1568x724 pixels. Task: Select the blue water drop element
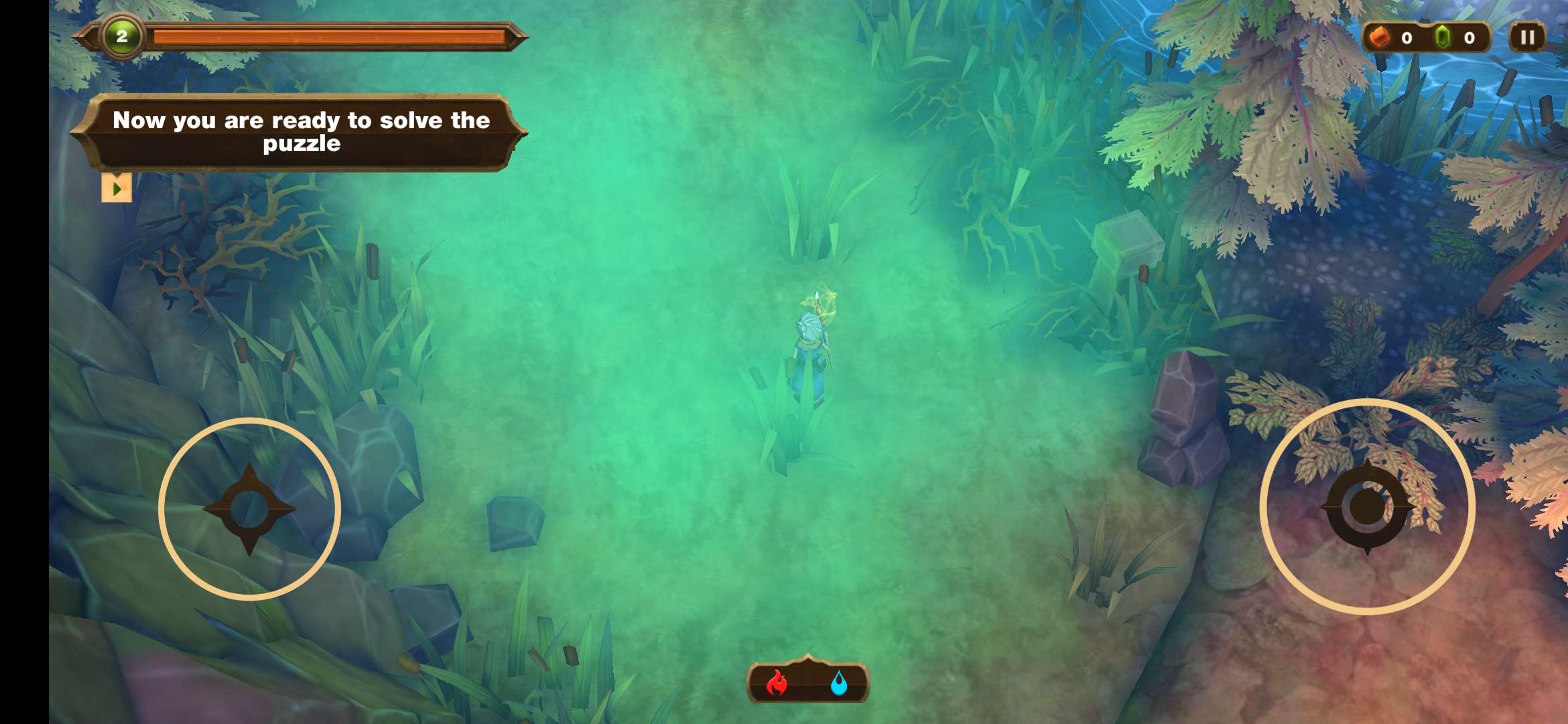click(x=838, y=684)
